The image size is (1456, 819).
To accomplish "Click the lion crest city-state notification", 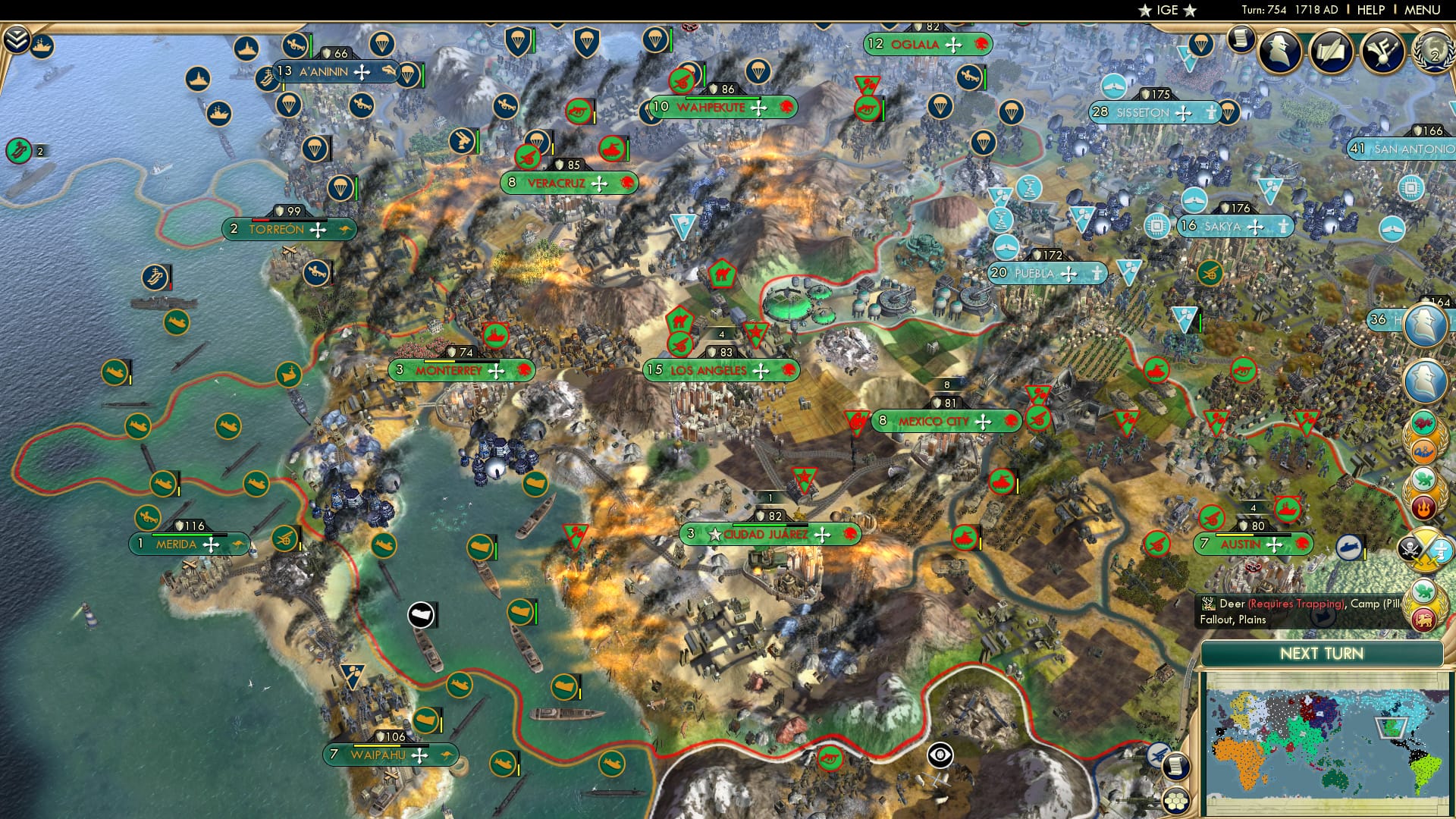I will (x=1425, y=620).
